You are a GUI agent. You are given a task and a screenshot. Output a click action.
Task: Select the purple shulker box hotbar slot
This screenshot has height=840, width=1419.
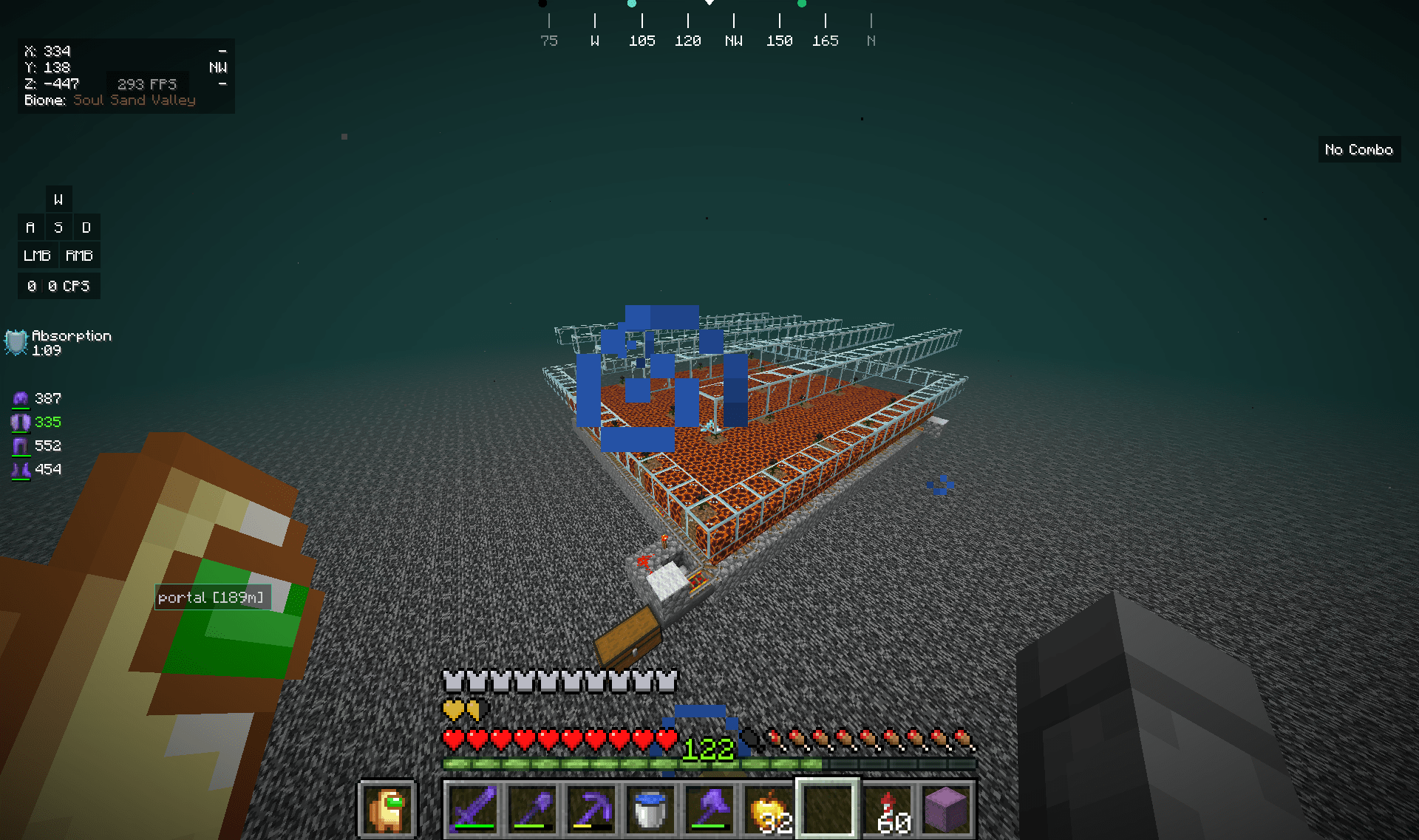pyautogui.click(x=945, y=807)
